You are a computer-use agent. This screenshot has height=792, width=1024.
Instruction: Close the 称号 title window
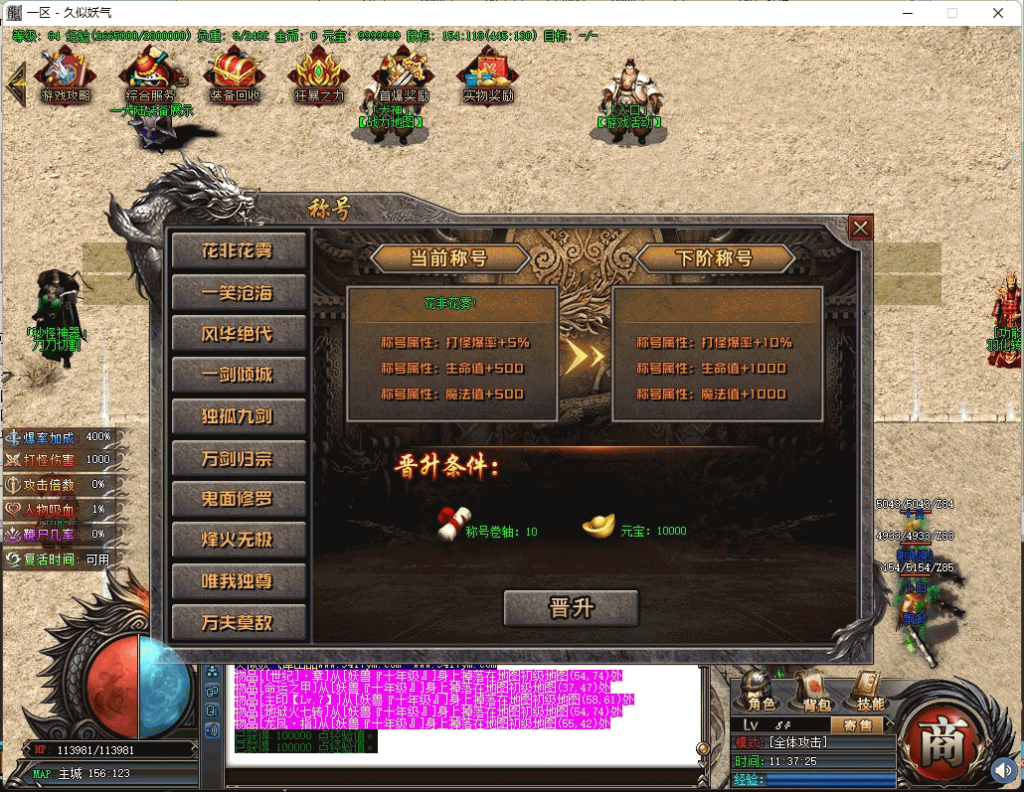(860, 228)
